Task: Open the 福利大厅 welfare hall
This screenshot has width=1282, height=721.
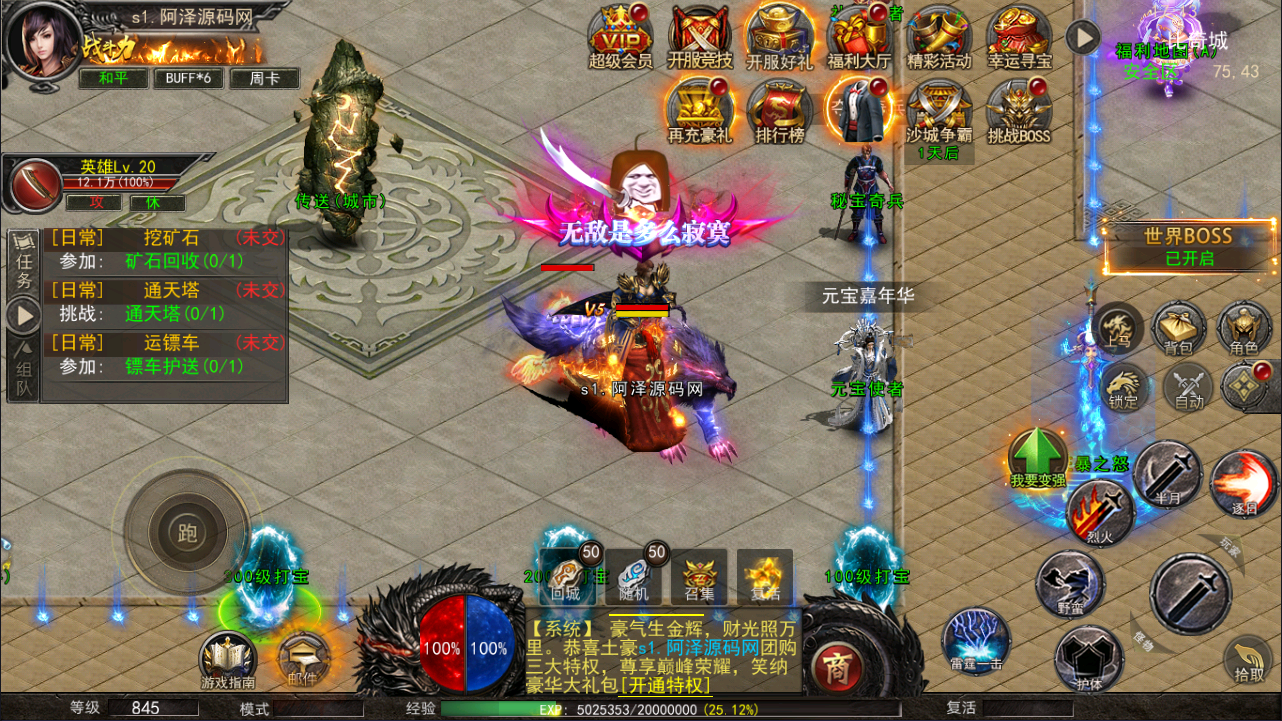Action: point(860,34)
